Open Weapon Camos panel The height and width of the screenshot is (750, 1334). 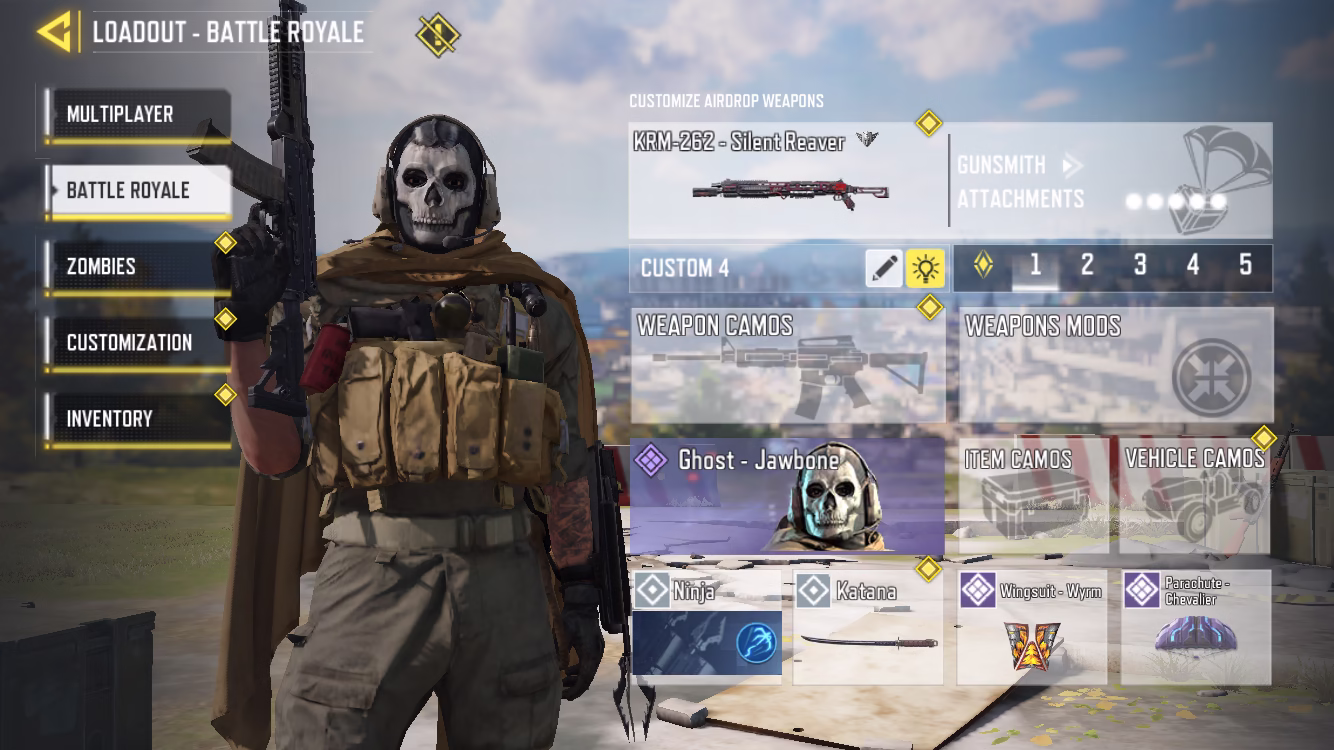787,365
